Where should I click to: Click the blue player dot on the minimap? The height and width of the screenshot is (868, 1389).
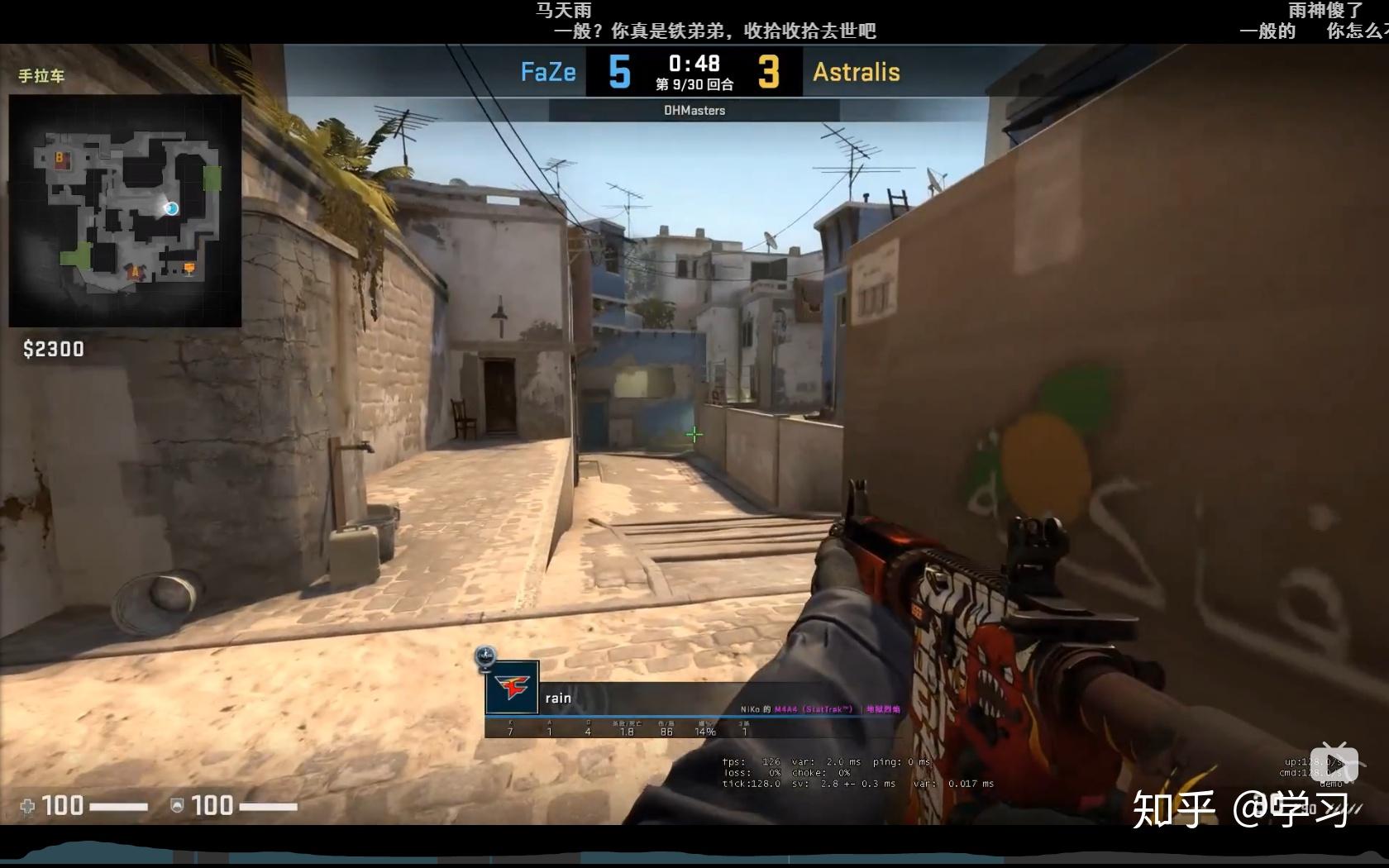171,208
